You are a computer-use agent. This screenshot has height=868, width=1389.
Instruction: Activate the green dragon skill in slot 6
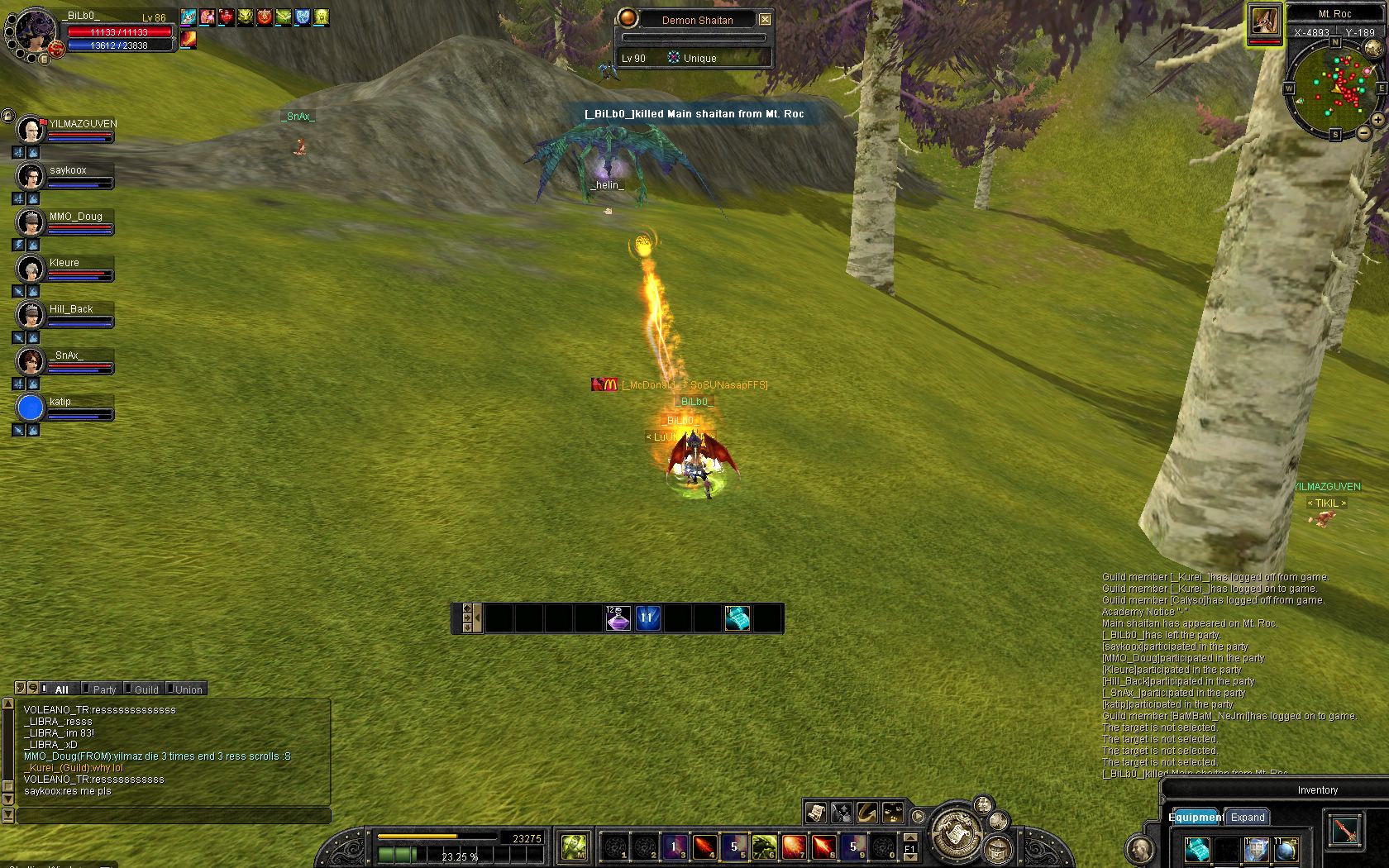(x=764, y=847)
